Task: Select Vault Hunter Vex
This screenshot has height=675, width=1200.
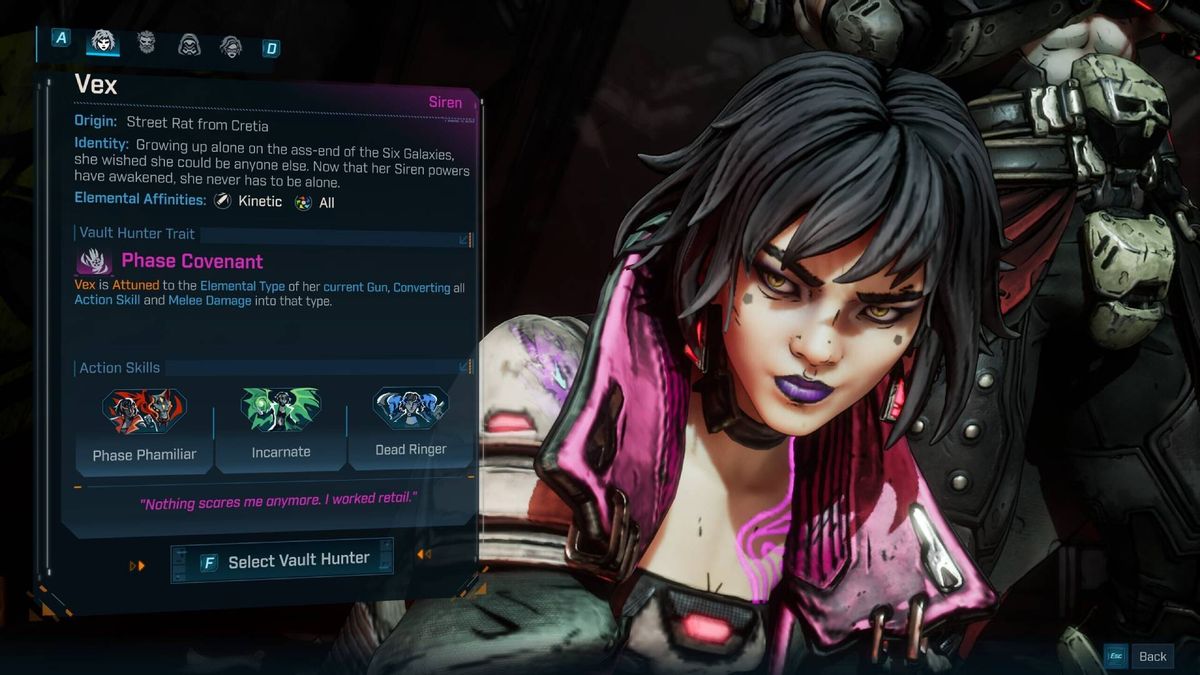Action: 282,561
